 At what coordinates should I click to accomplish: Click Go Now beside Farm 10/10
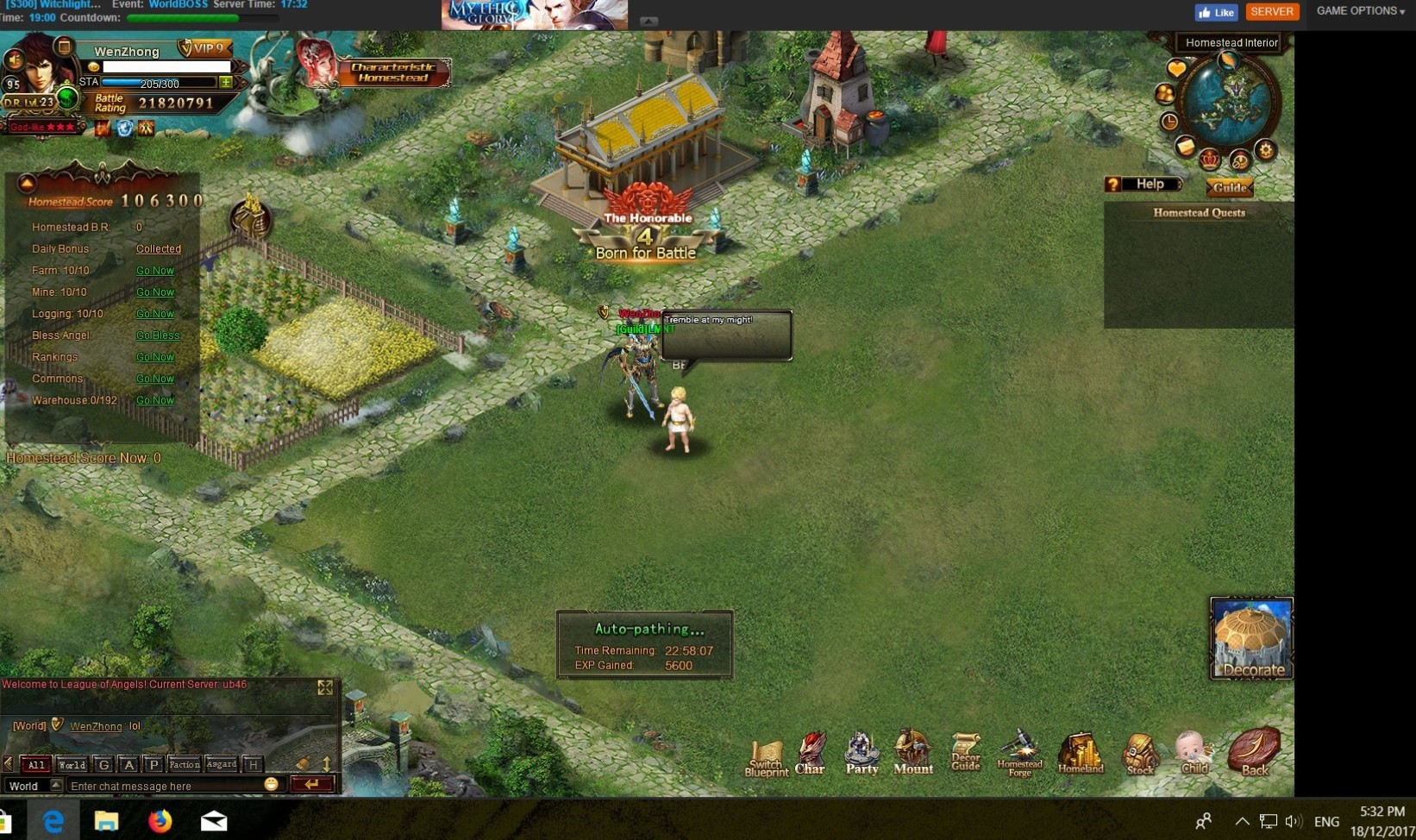[155, 271]
